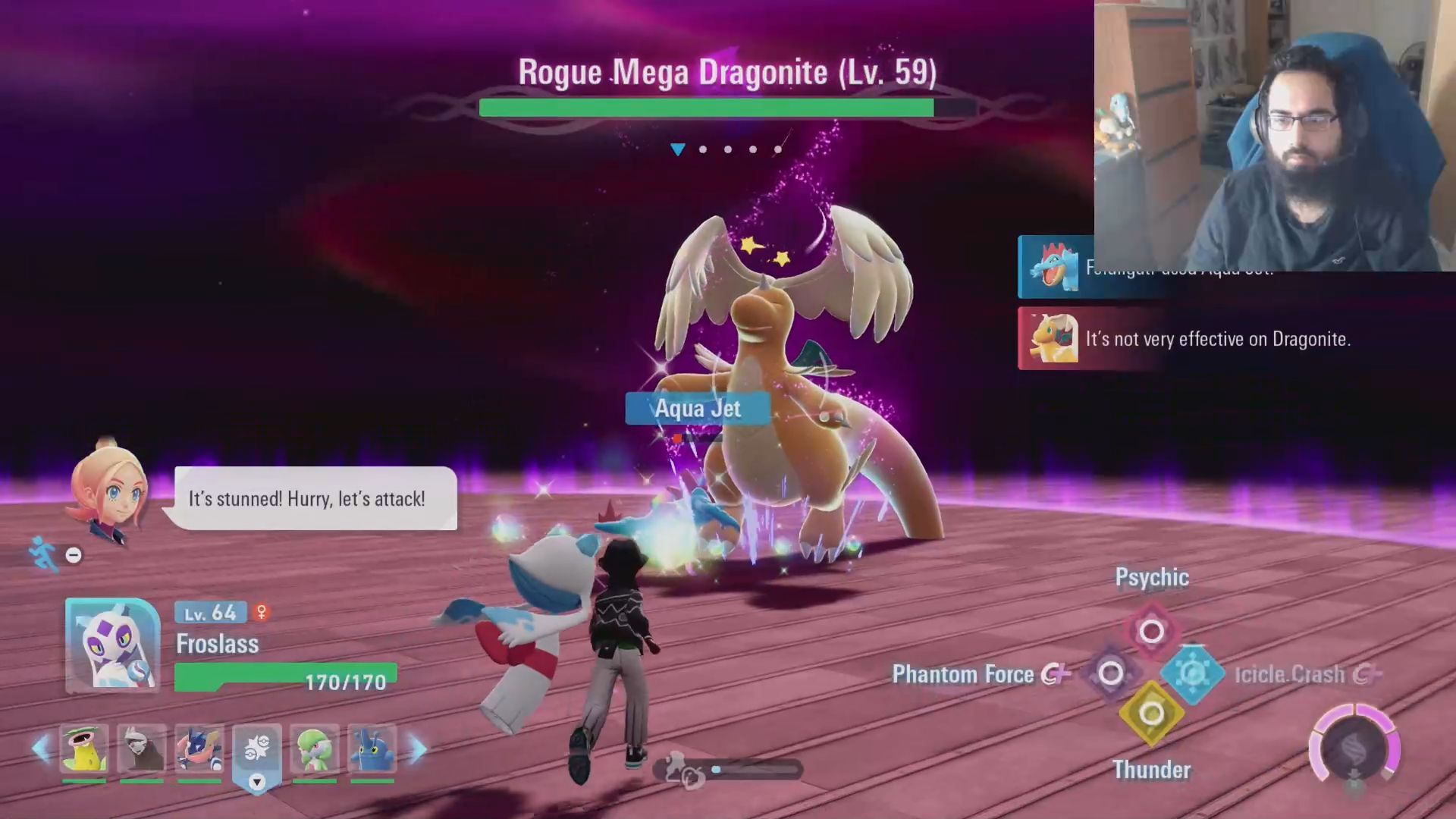Switch to Greninja in the party bar
The image size is (1456, 819).
199,748
